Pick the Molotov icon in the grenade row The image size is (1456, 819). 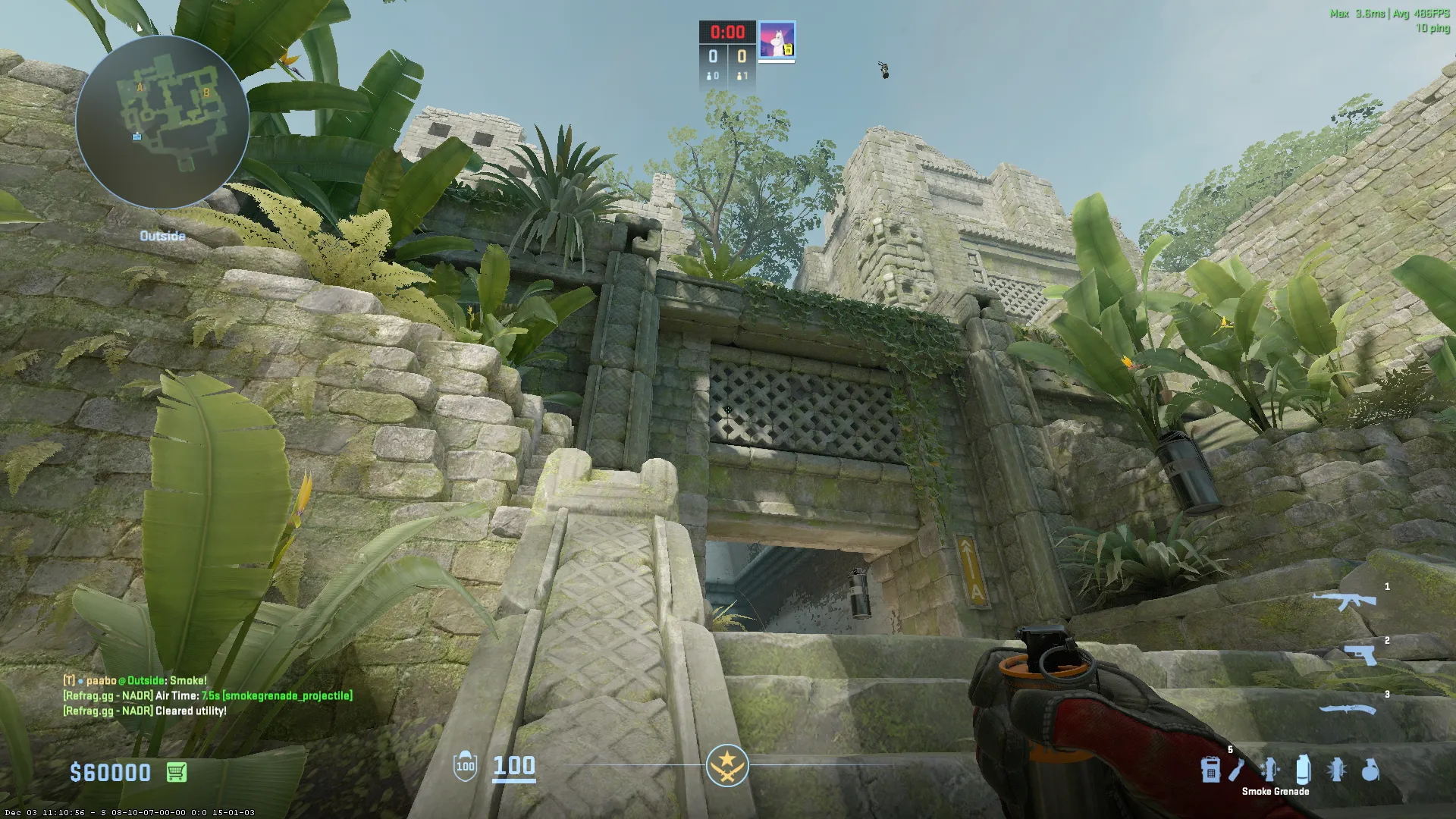(1237, 770)
